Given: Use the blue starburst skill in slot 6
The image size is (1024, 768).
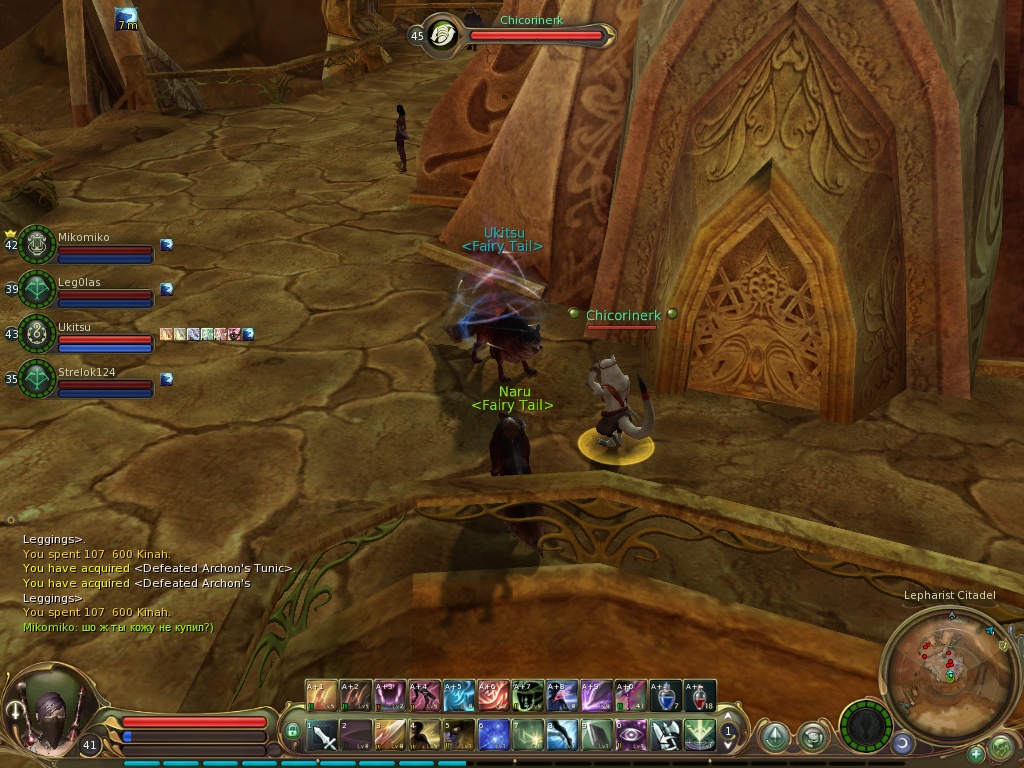Looking at the screenshot, I should click(494, 736).
